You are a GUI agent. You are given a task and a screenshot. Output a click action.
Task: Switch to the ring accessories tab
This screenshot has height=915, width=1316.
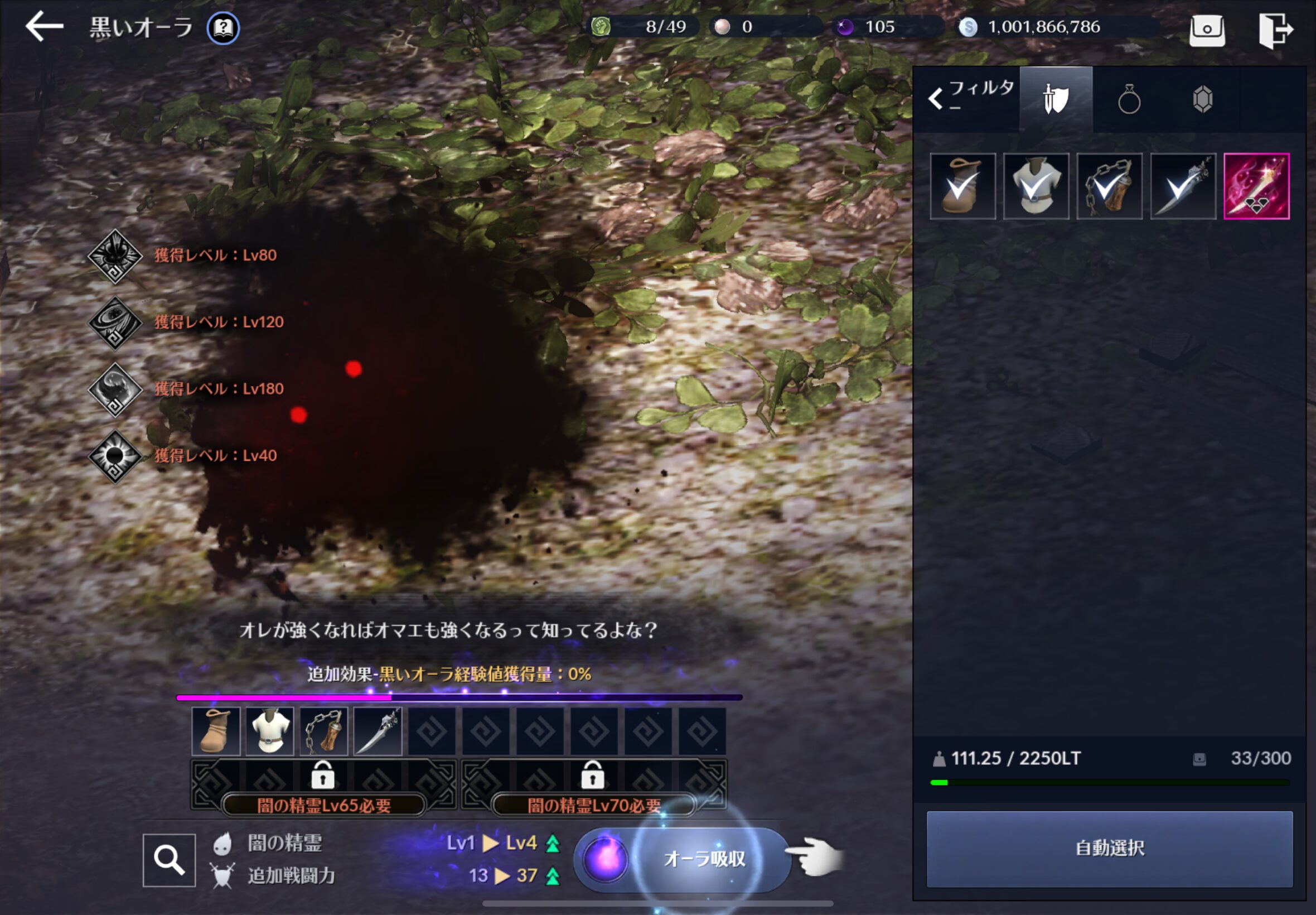tap(1129, 100)
